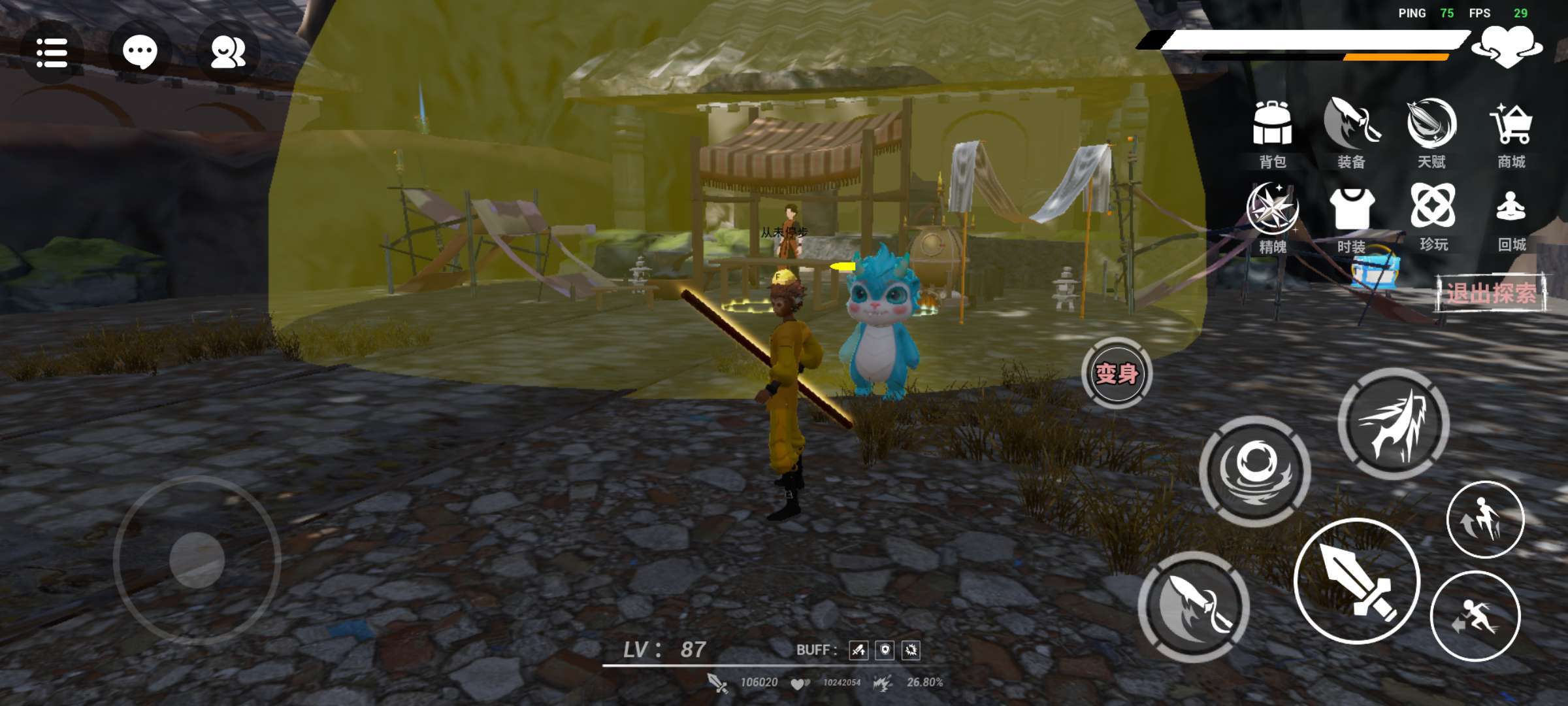
Task: Open the 商城 shop
Action: [x=1511, y=133]
